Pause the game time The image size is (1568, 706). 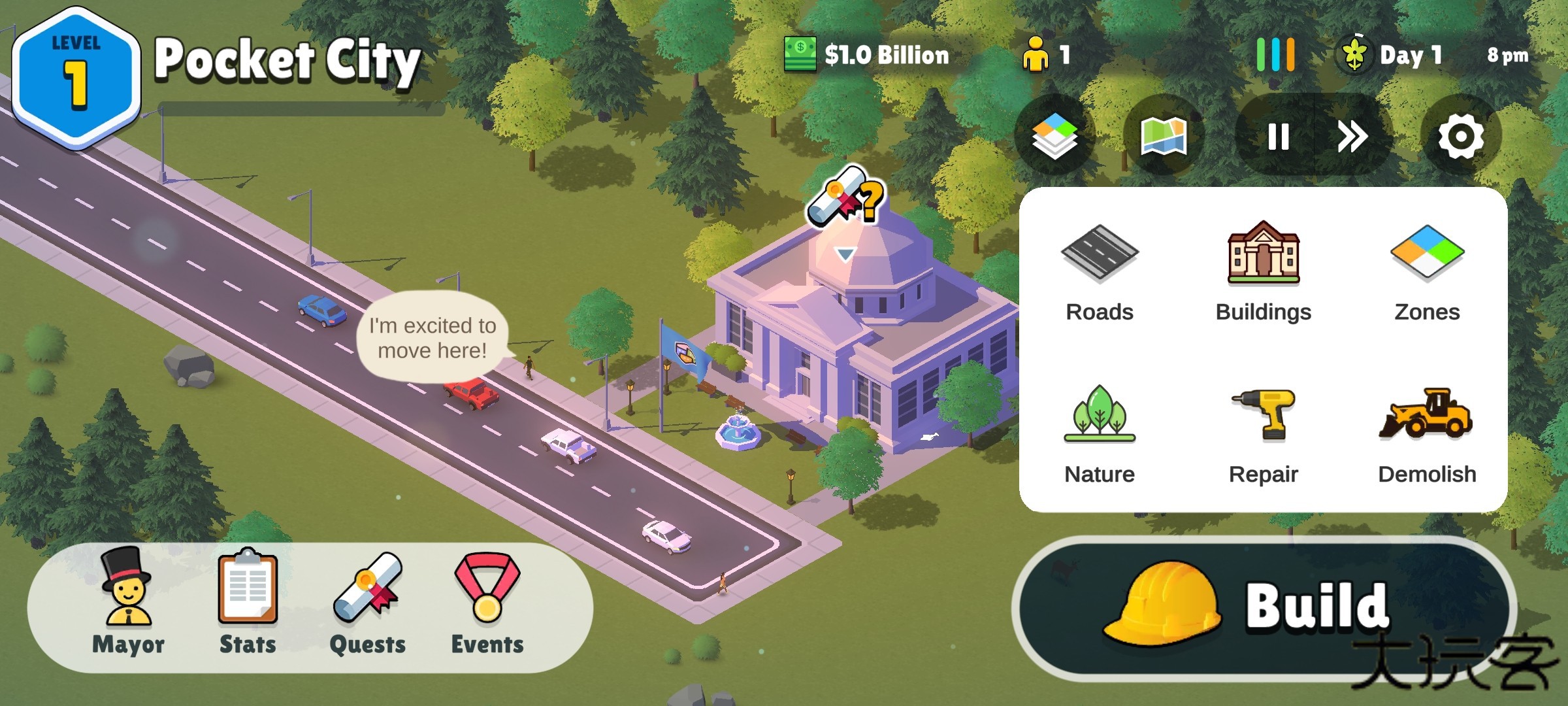click(1278, 137)
